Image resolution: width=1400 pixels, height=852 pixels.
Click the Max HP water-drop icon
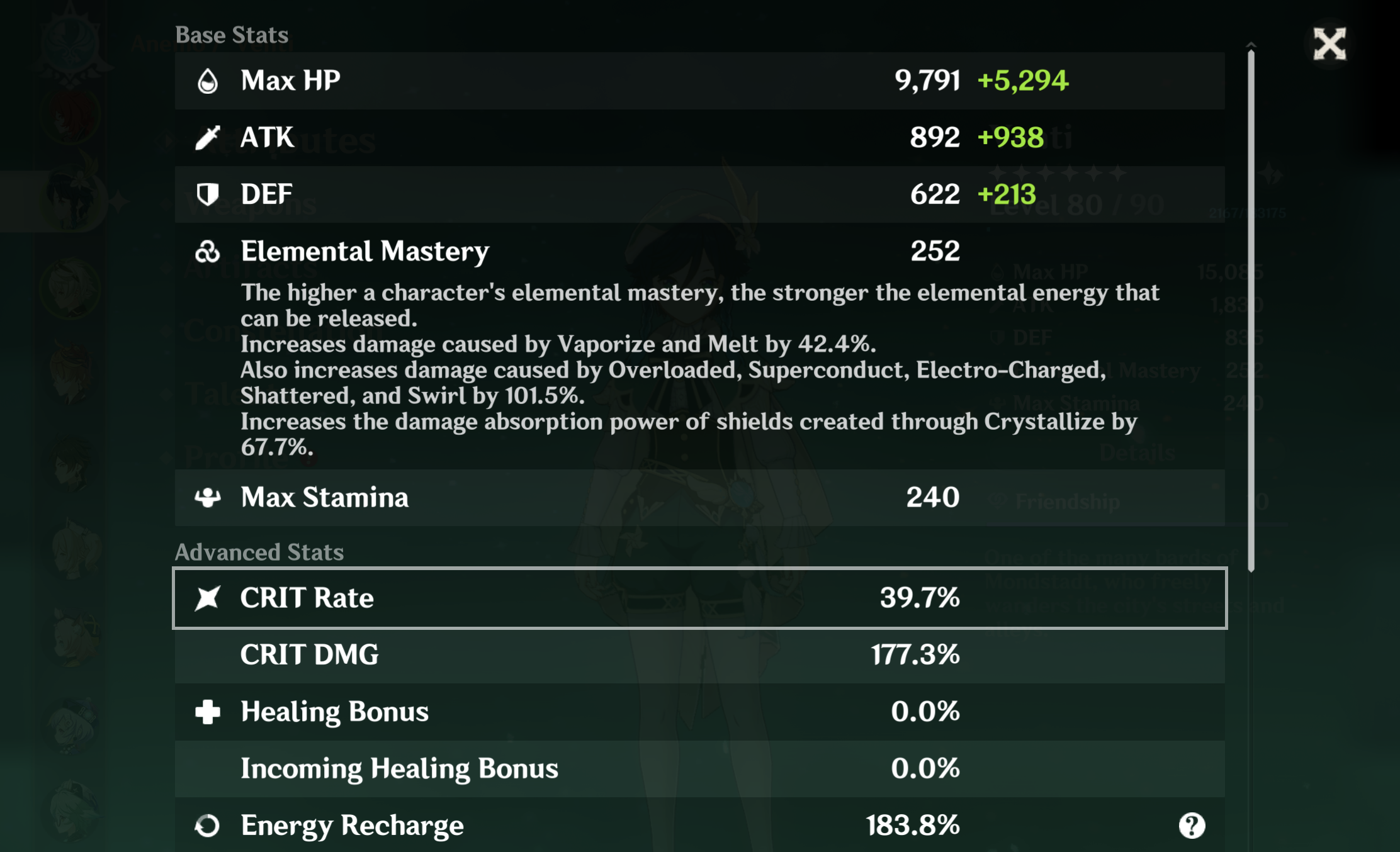tap(209, 80)
